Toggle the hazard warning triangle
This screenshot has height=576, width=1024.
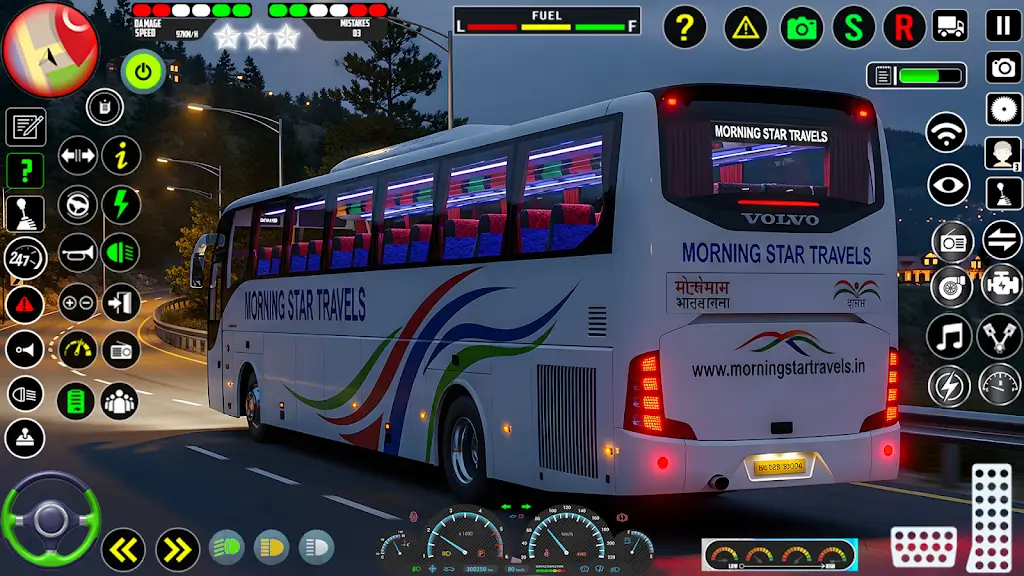(745, 27)
